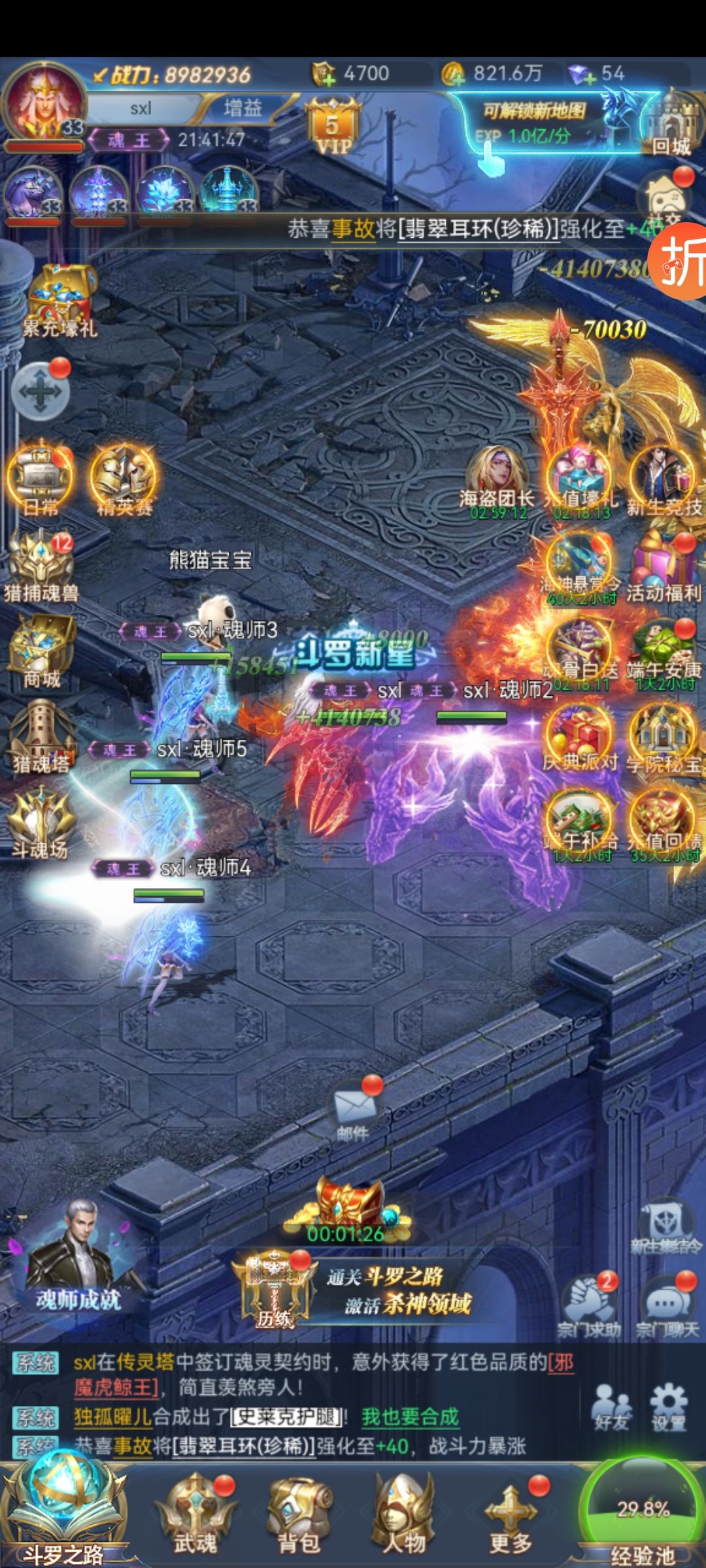Enter the 斗魂场 arena

[x=41, y=823]
